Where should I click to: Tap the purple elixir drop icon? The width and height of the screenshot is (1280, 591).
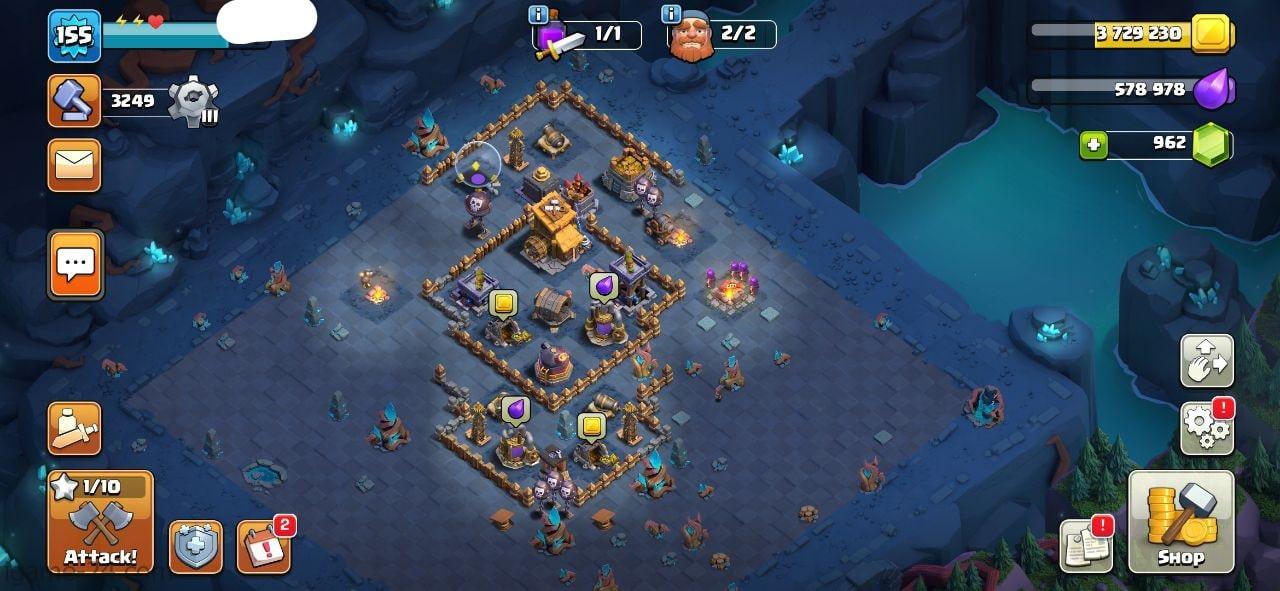click(x=1216, y=89)
